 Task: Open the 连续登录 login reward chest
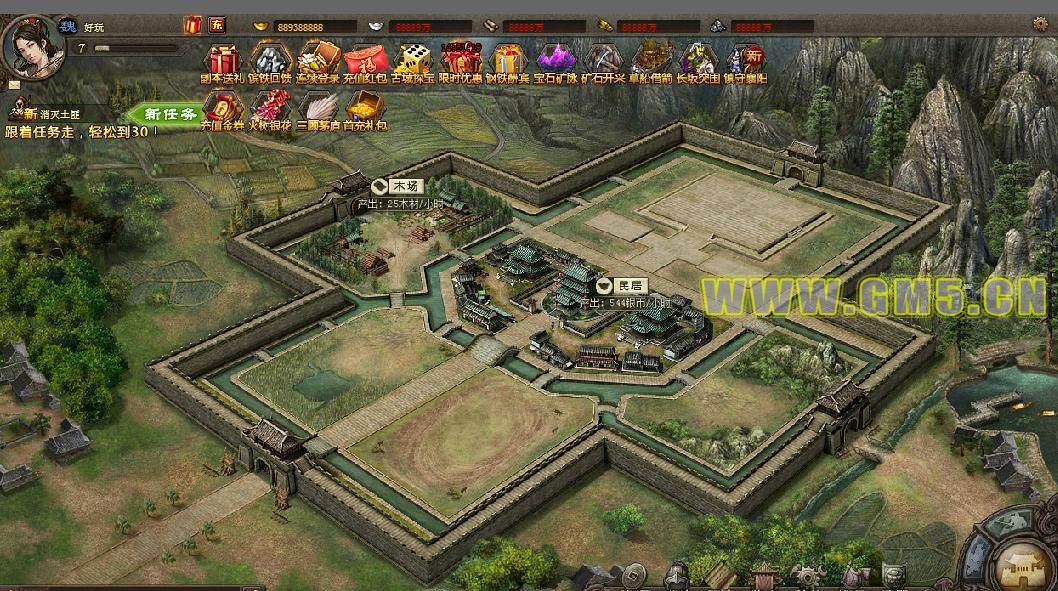click(x=318, y=62)
